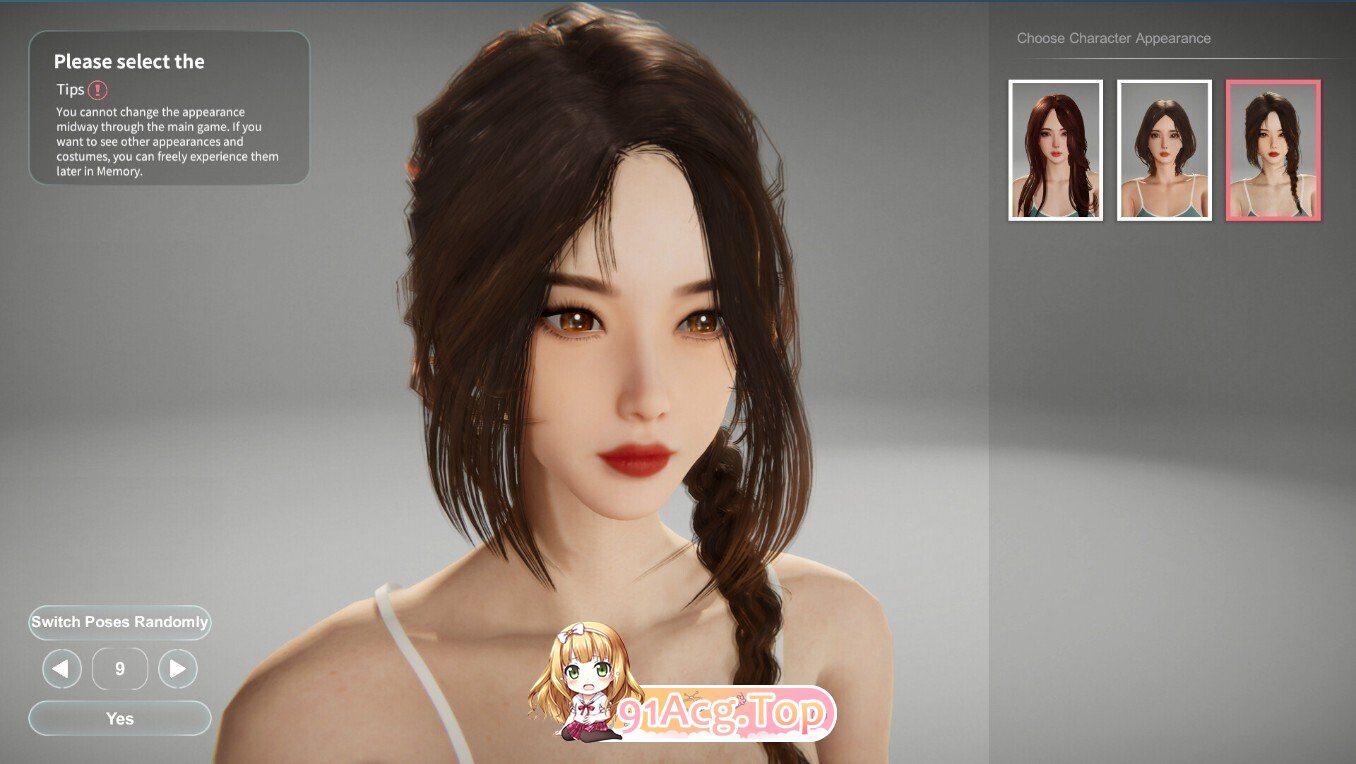This screenshot has width=1356, height=764.
Task: Confirm the appearance with the Yes button
Action: point(119,718)
